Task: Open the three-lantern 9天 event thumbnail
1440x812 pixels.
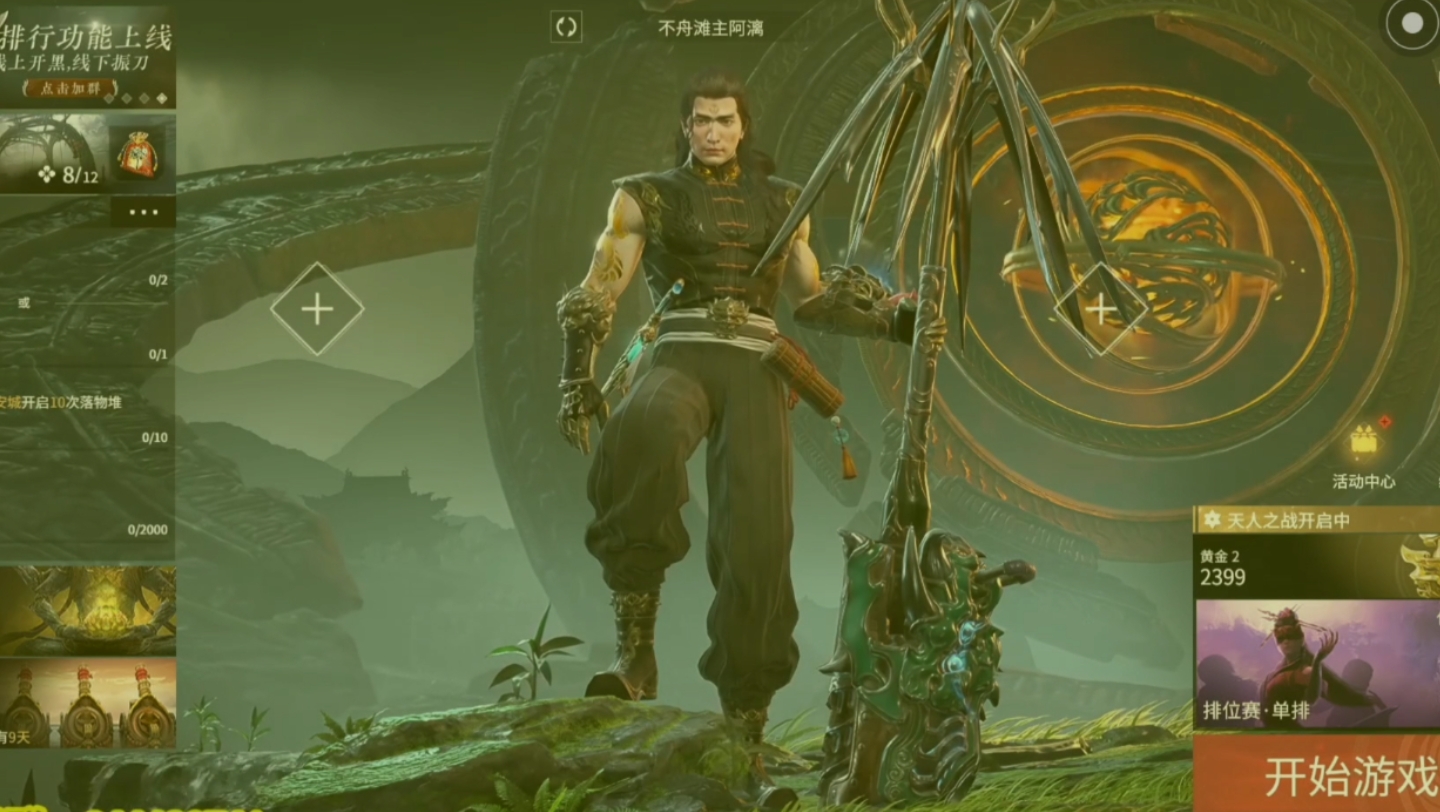Action: click(88, 703)
